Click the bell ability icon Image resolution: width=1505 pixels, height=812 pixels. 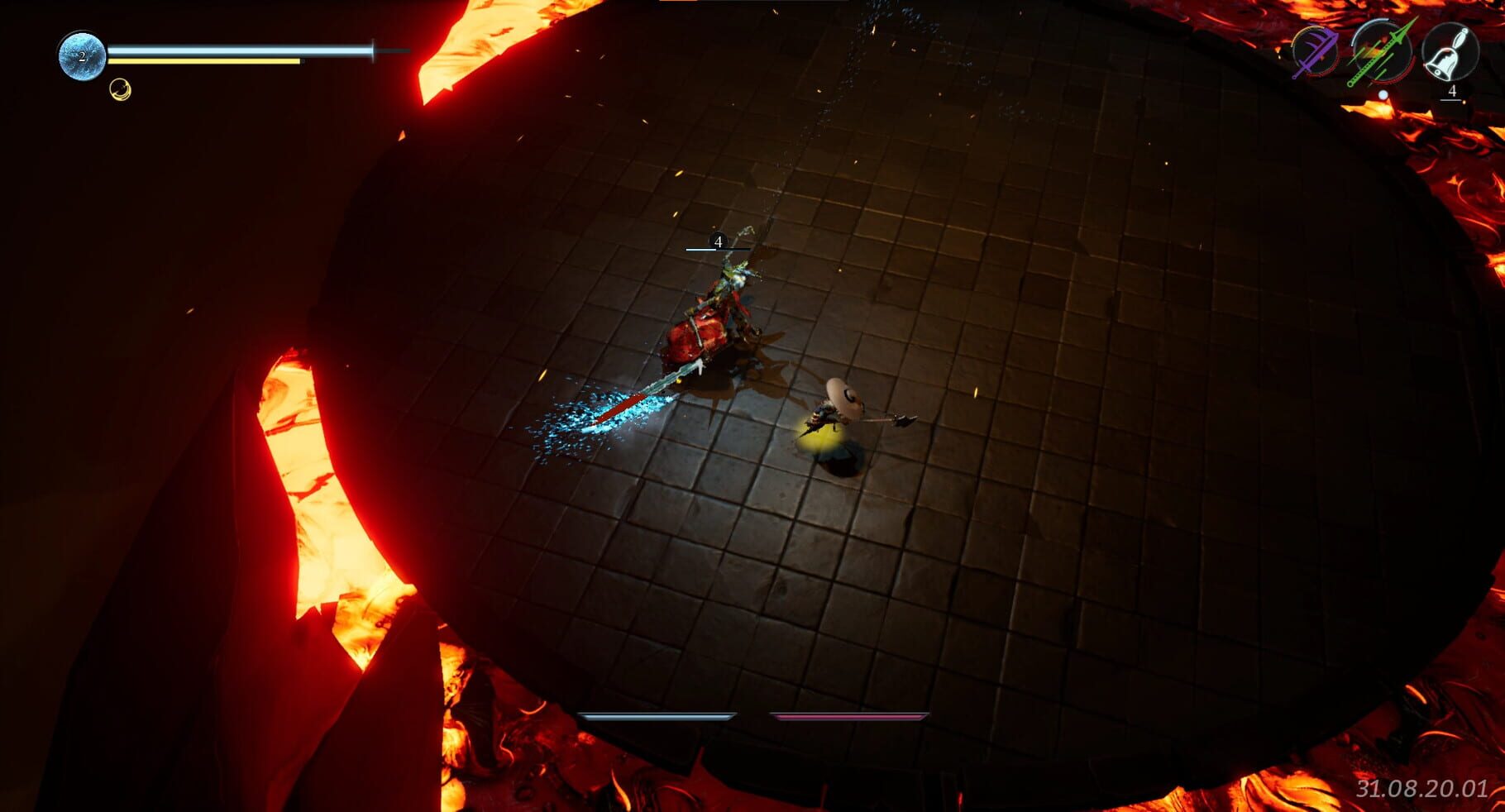(1450, 52)
